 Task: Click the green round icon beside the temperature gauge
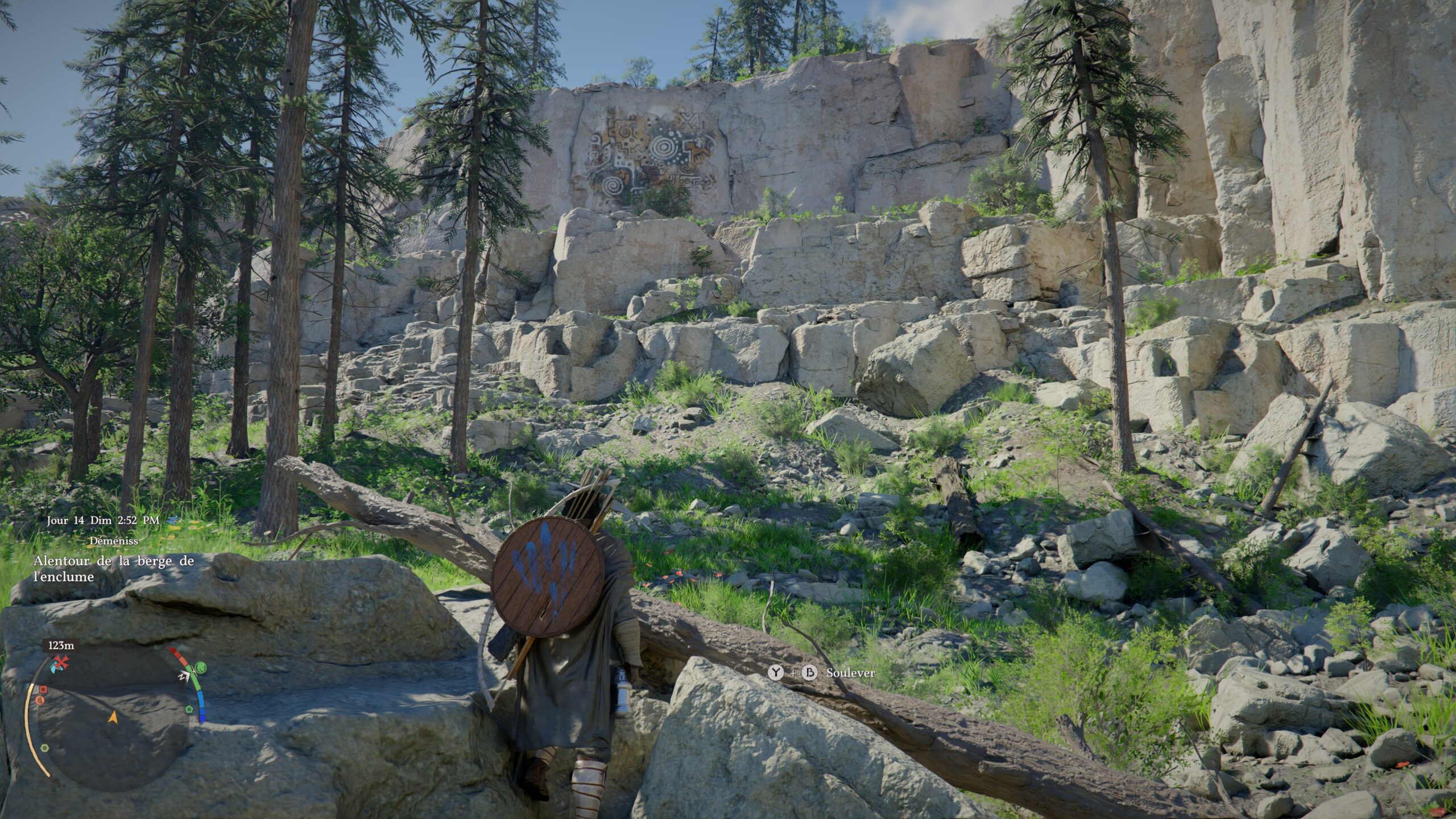click(x=200, y=668)
